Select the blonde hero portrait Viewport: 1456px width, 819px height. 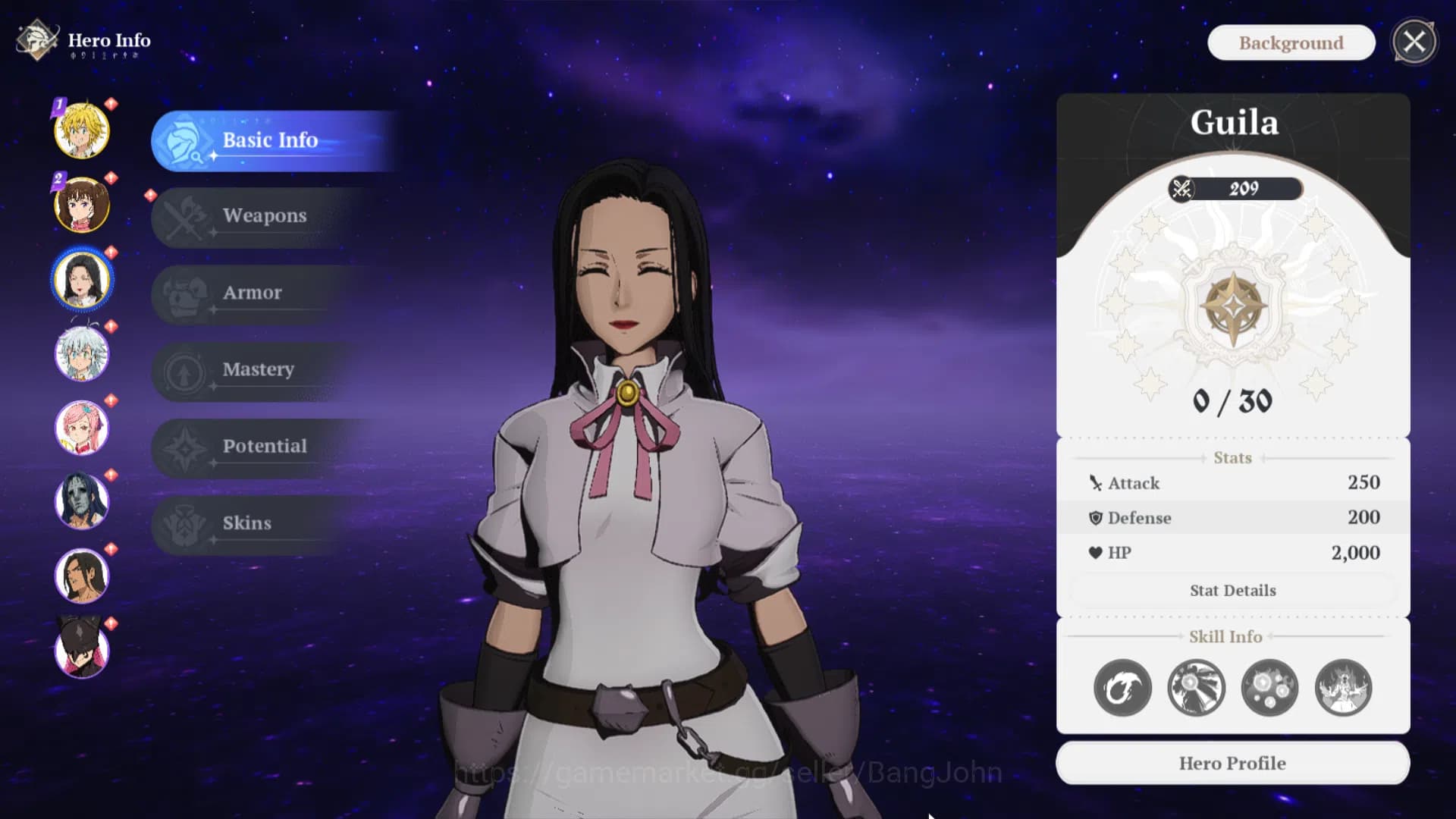[x=82, y=130]
